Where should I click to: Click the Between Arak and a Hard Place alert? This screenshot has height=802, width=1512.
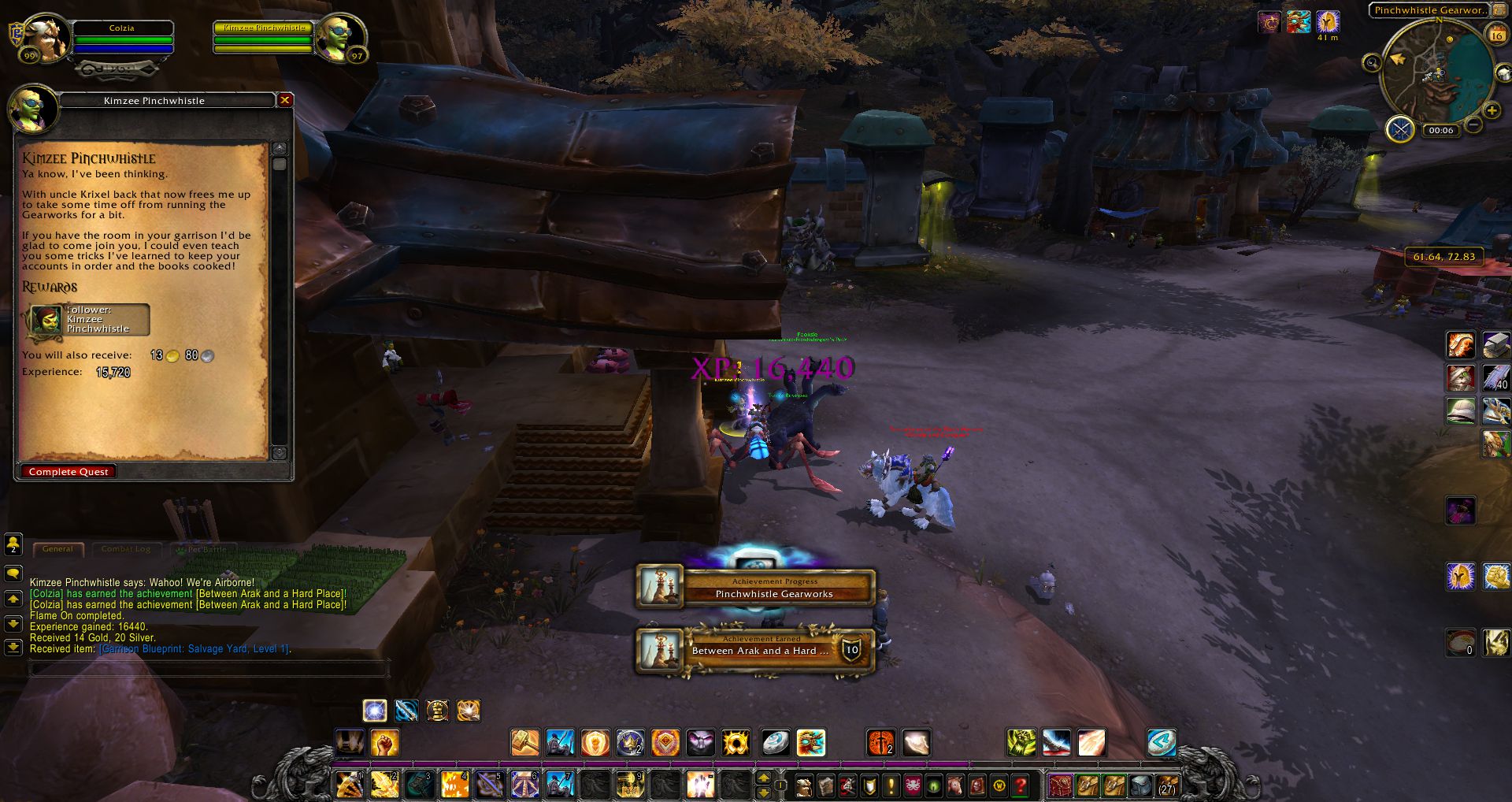[755, 651]
